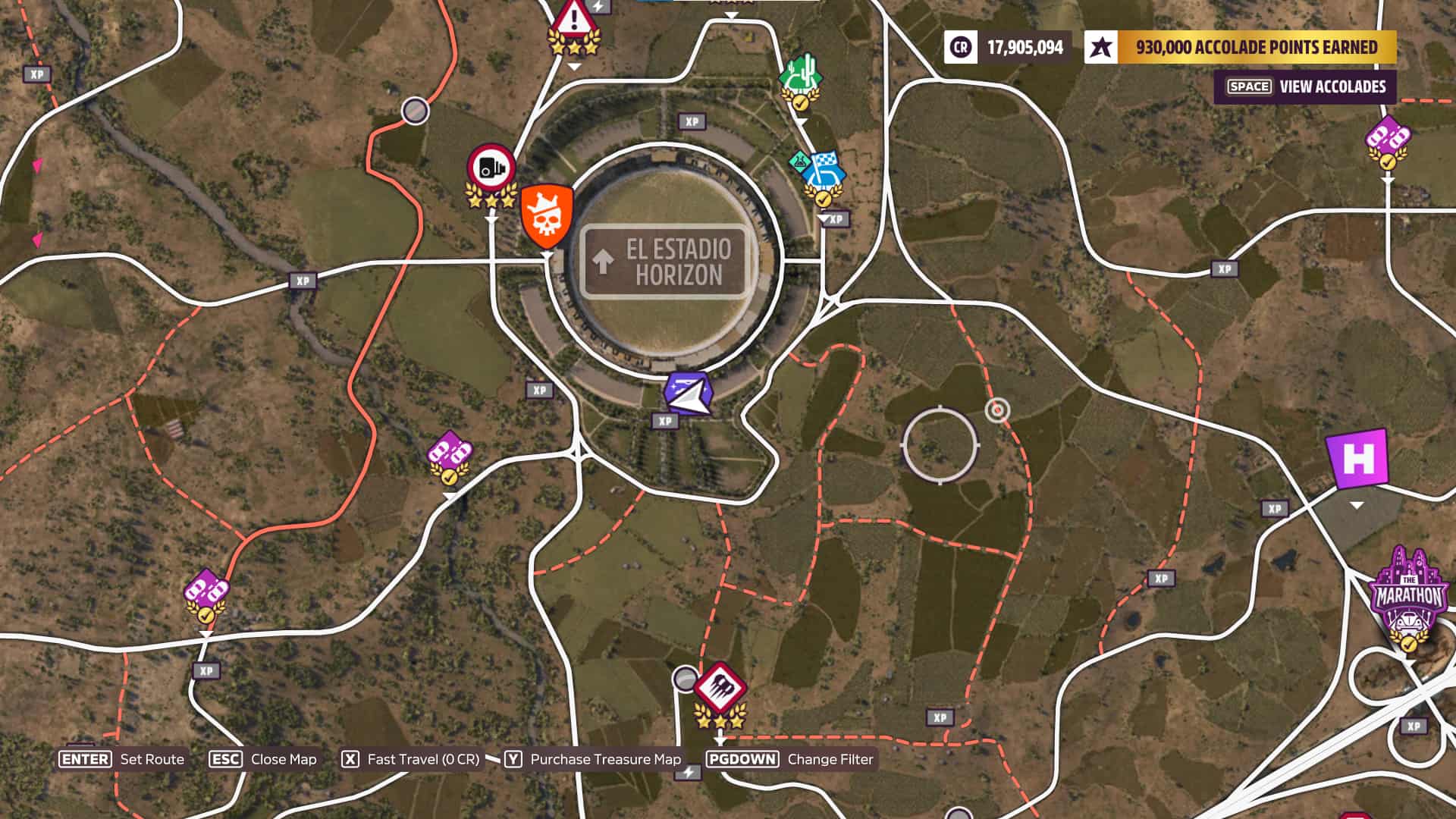This screenshot has height=819, width=1456.
Task: Purchase the Treasure Map
Action: [x=593, y=759]
